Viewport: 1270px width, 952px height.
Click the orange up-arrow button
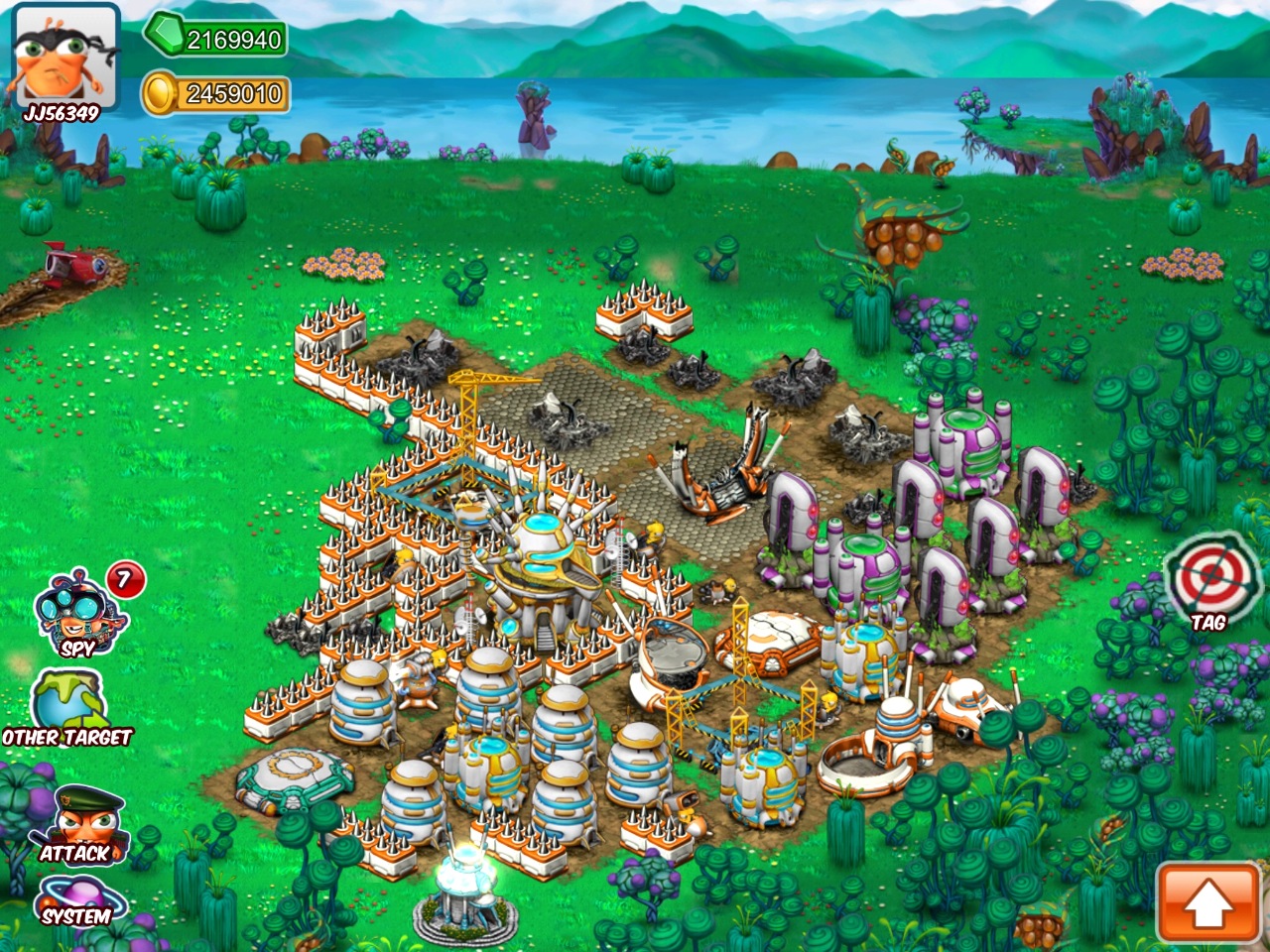pyautogui.click(x=1206, y=901)
